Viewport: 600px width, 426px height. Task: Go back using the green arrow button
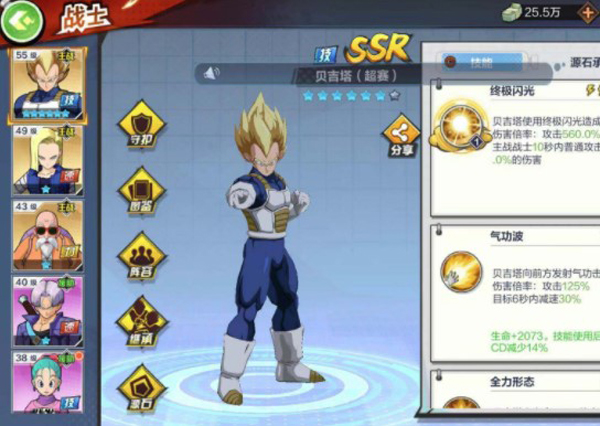coord(24,18)
